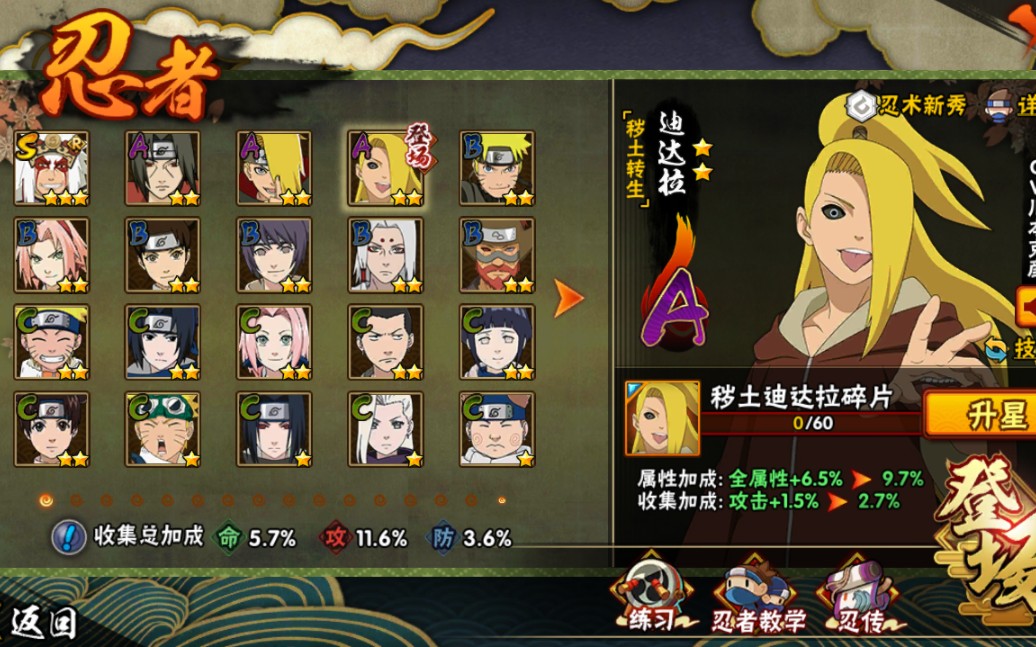Open the 忍者教学 ninja tutorial

tap(758, 600)
